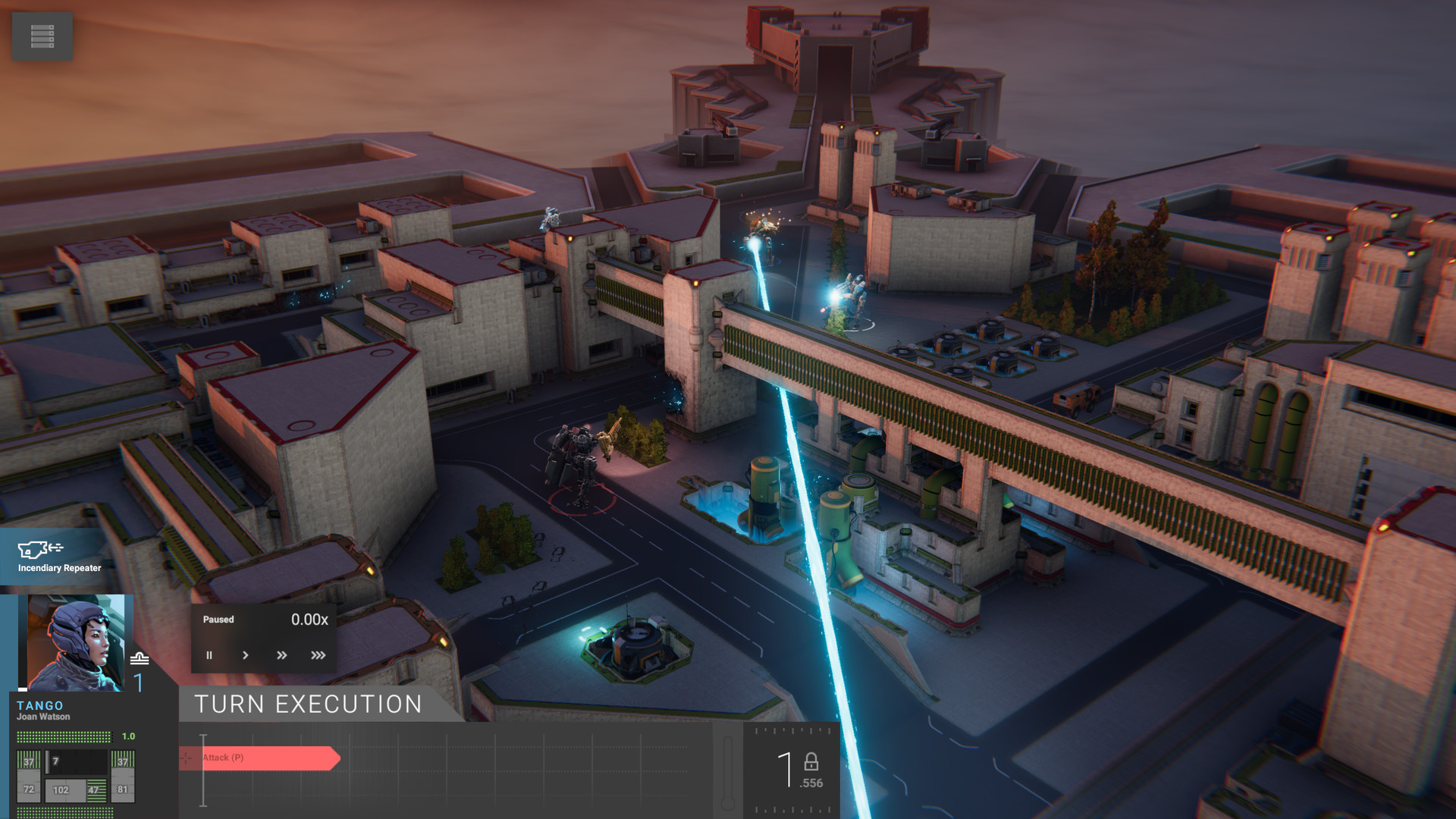Click the 0.00x speed multiplier readout
This screenshot has width=1456, height=819.
click(x=310, y=620)
